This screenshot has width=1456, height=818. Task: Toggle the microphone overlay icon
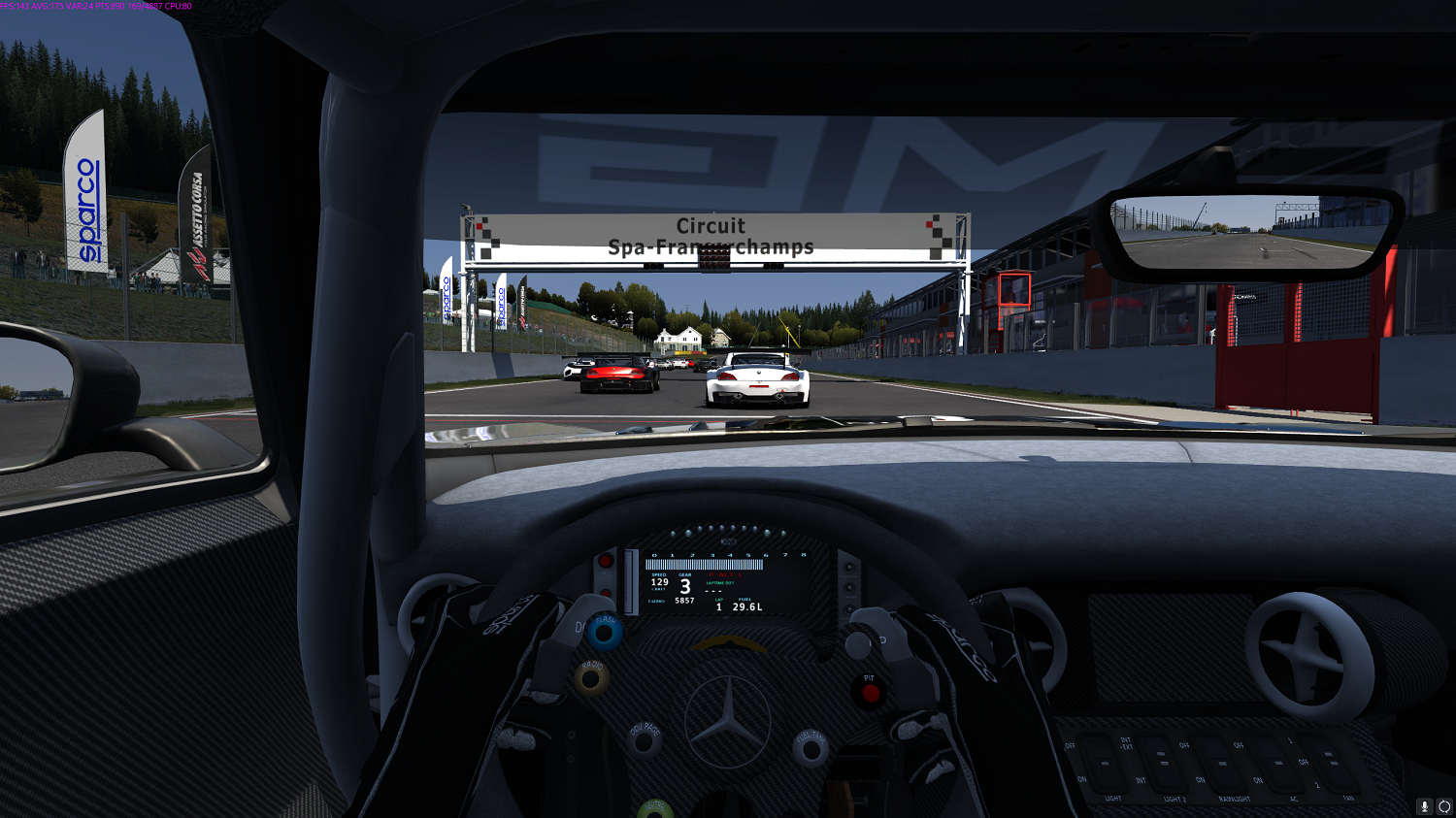click(x=1425, y=806)
